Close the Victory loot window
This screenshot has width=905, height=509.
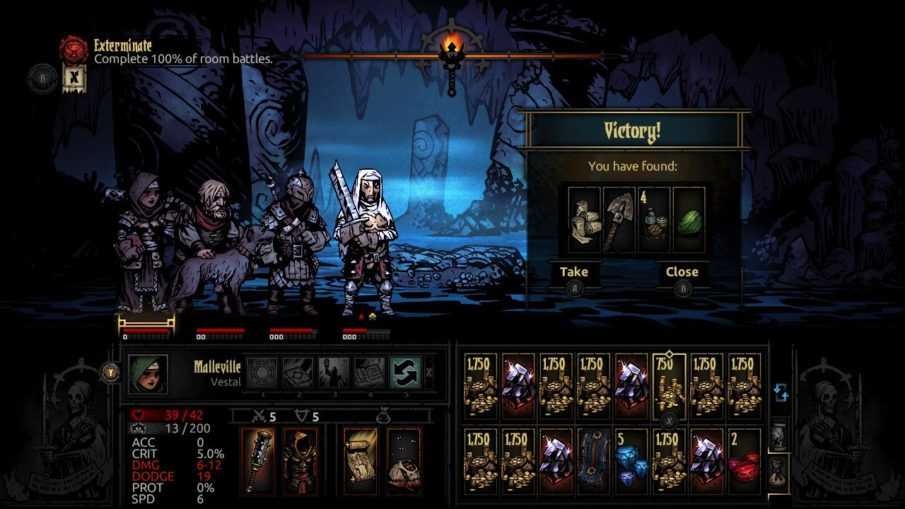point(682,272)
